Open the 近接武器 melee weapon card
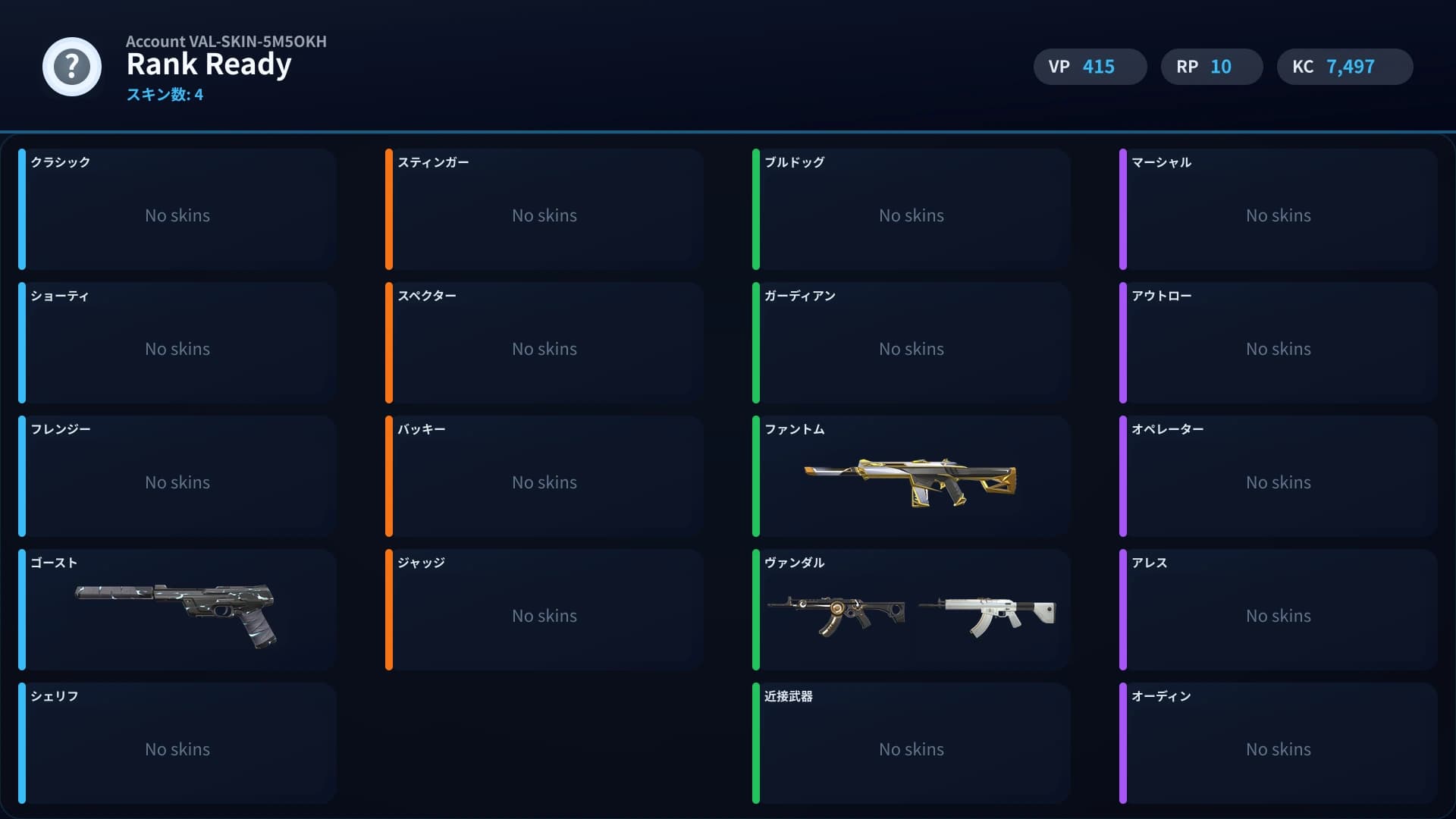 click(x=912, y=744)
